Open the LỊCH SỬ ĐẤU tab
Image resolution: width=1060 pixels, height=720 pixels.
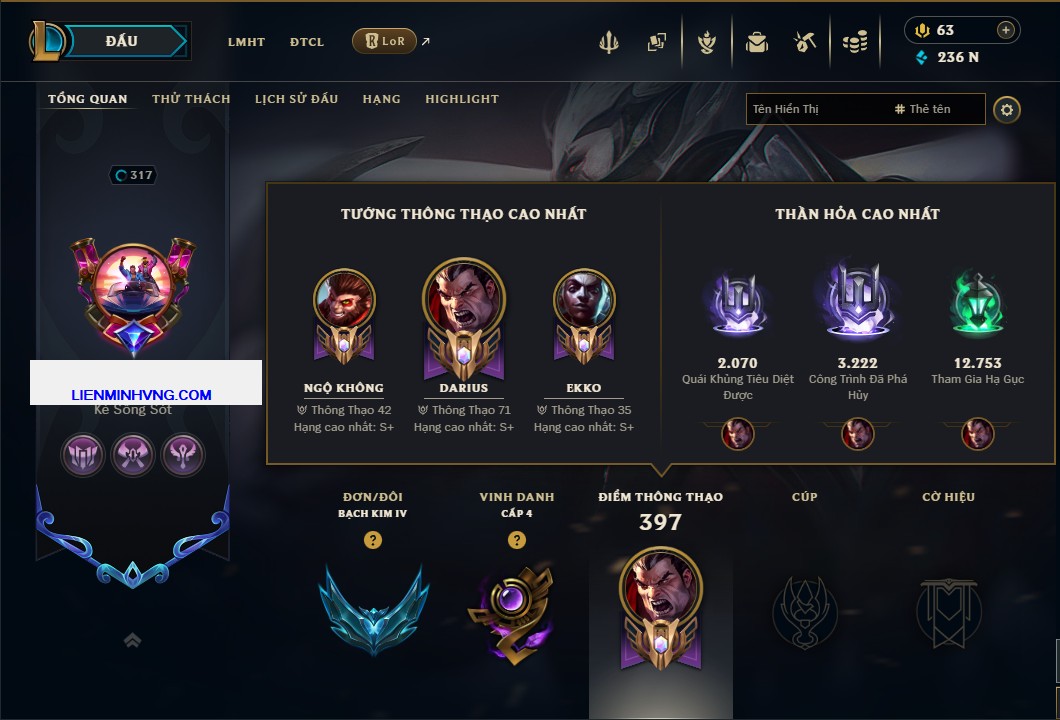(296, 99)
